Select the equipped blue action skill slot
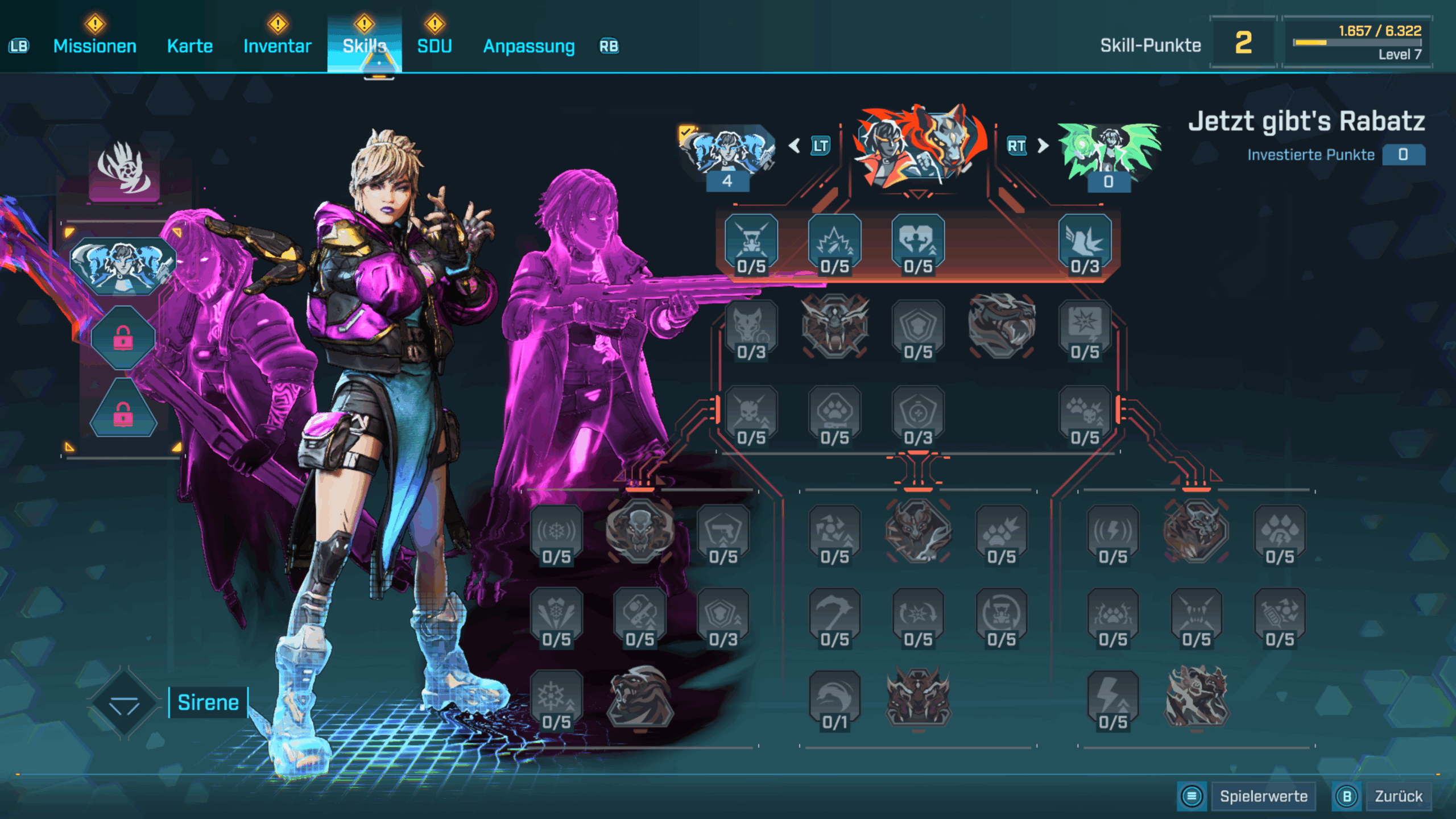 pos(123,266)
